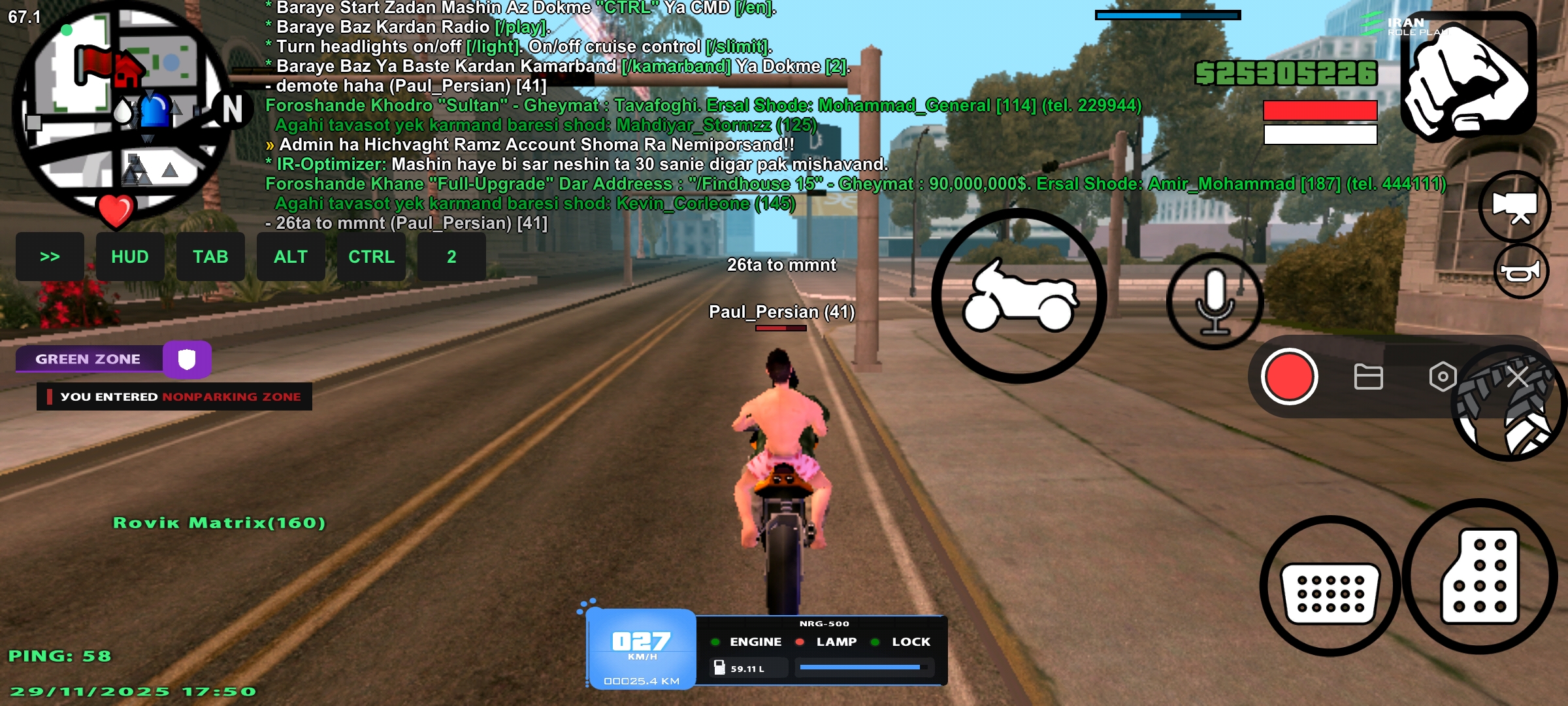Tap the accelerator gas pedal button
The height and width of the screenshot is (706, 1568).
[x=1480, y=577]
